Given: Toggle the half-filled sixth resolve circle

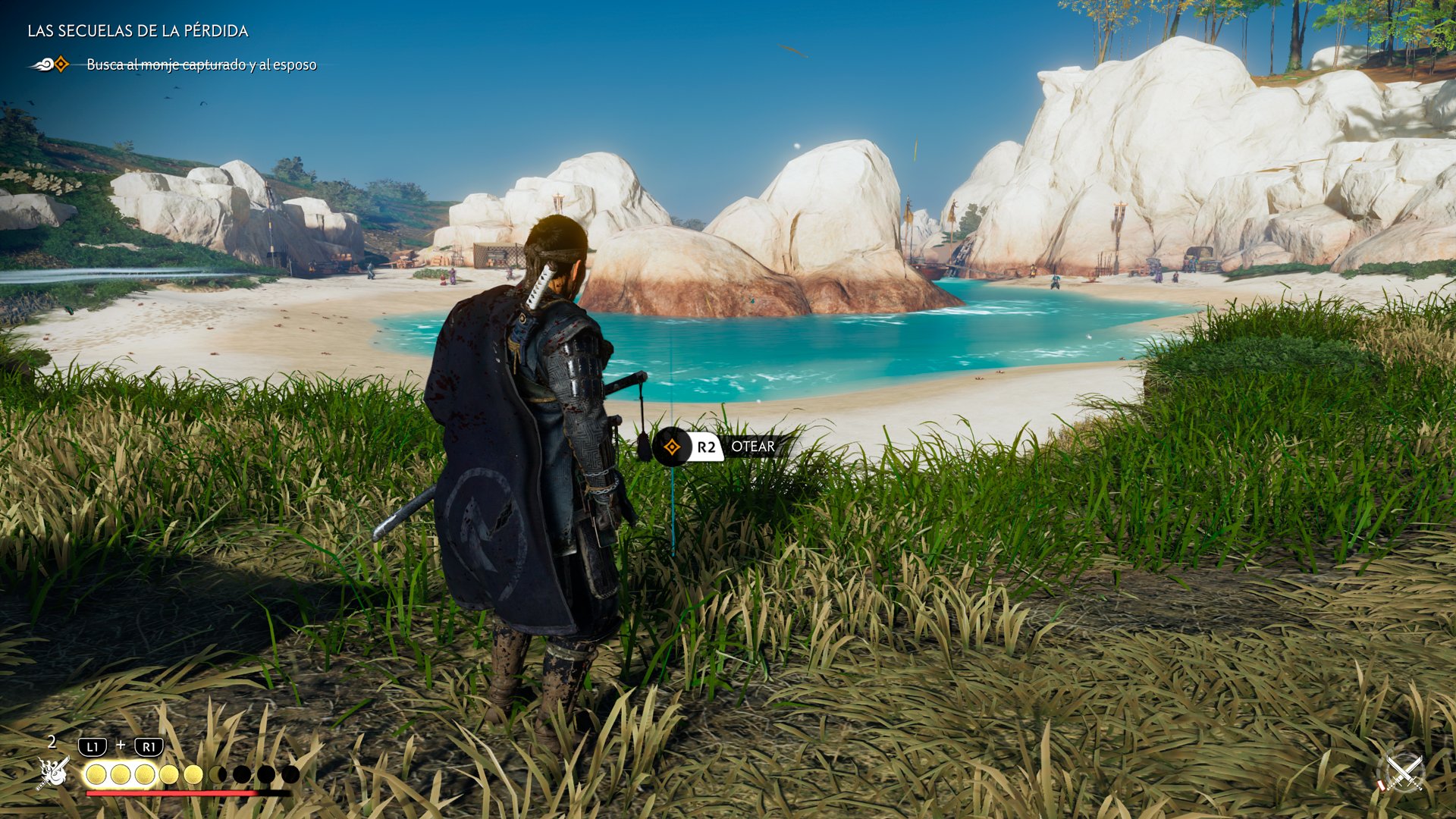Looking at the screenshot, I should point(217,773).
